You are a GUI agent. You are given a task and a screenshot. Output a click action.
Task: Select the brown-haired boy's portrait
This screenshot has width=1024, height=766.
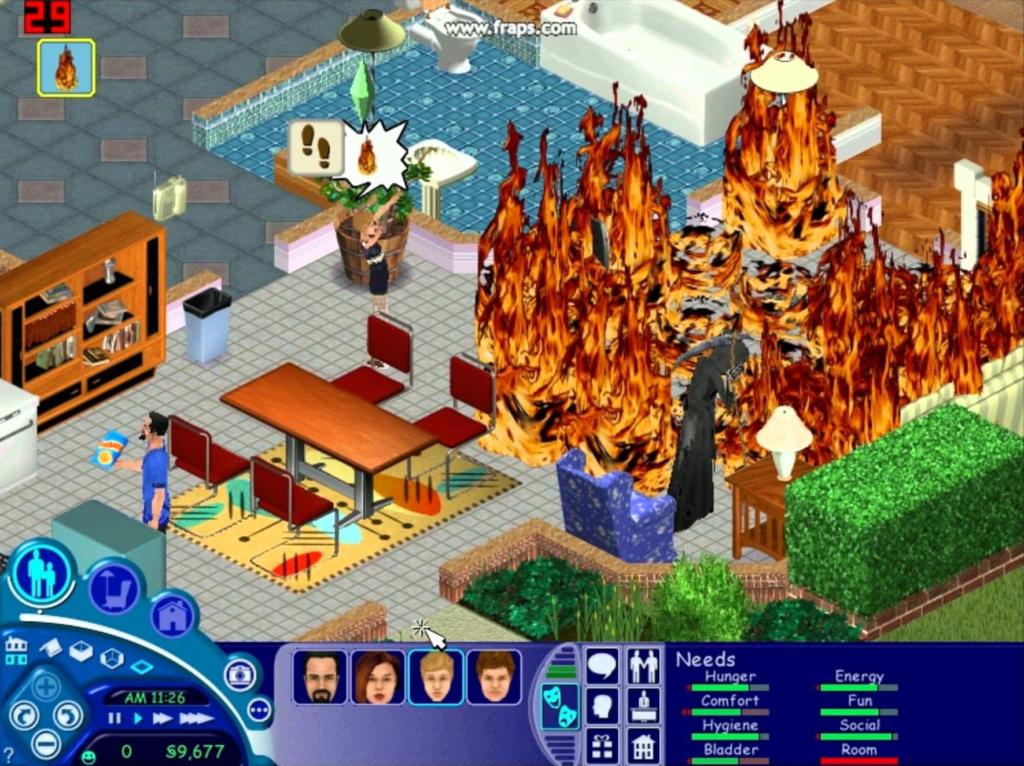494,677
